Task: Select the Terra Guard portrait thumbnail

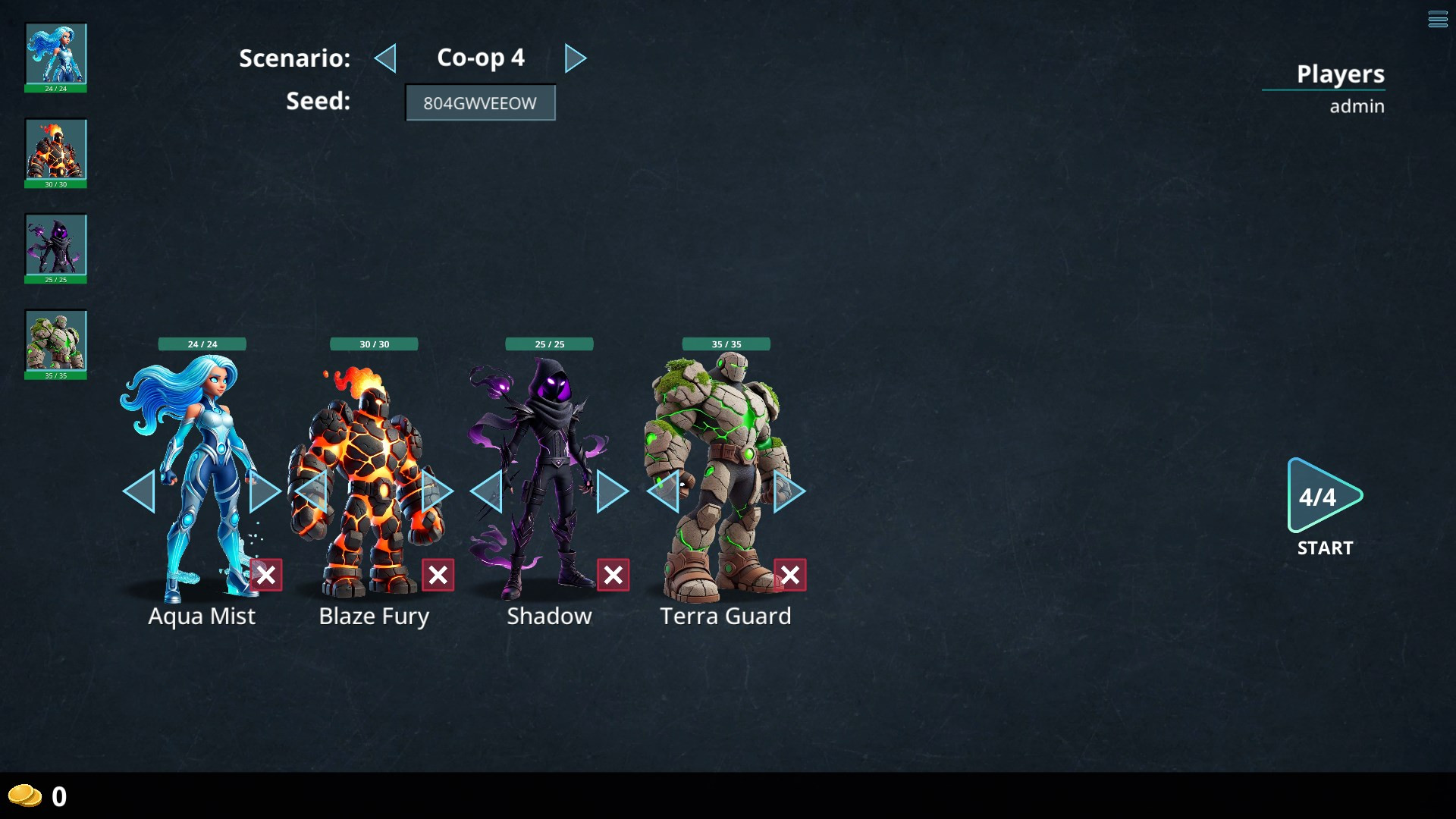Action: 56,340
